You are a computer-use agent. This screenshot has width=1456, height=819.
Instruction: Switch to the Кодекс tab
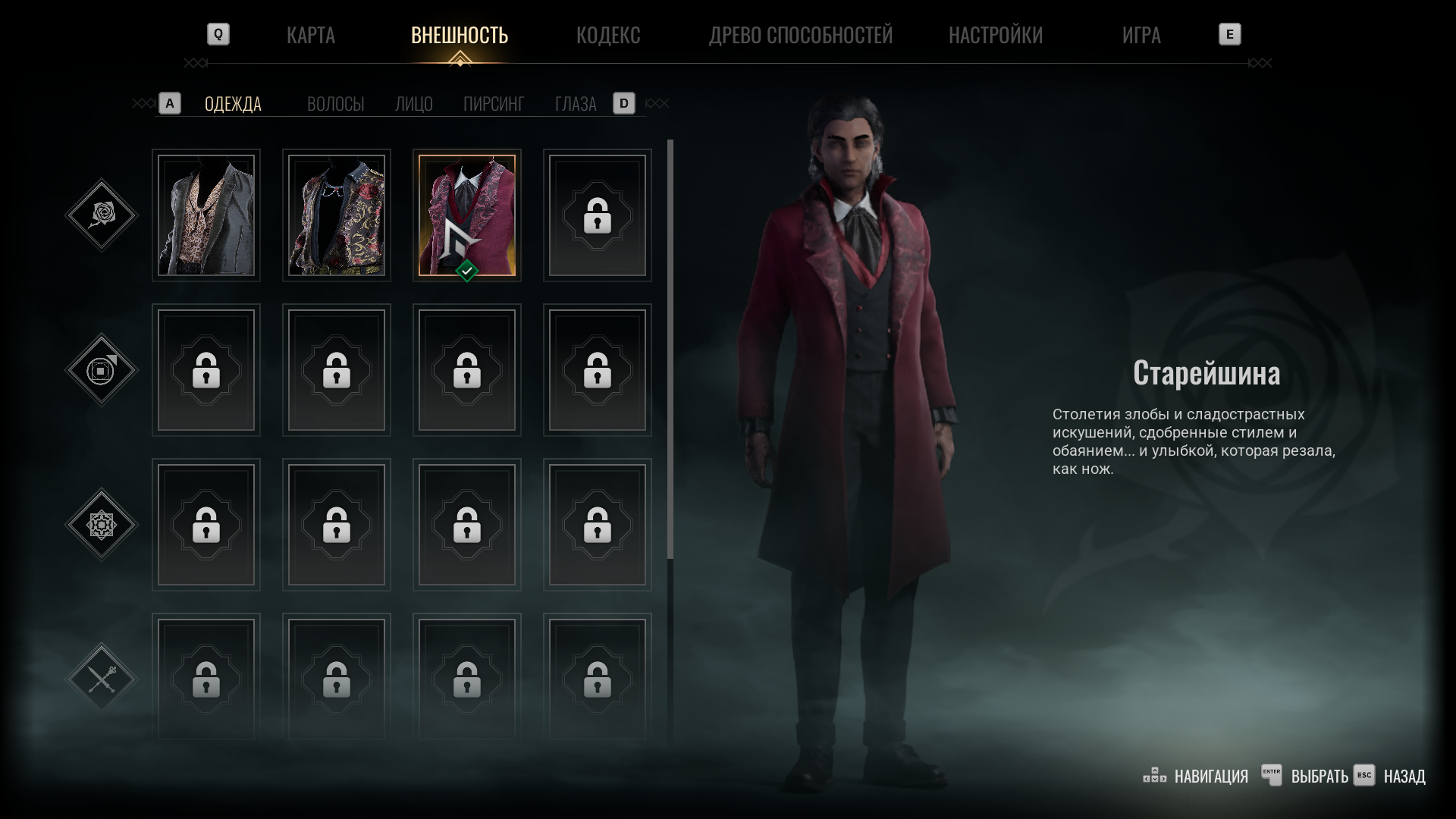click(x=607, y=35)
